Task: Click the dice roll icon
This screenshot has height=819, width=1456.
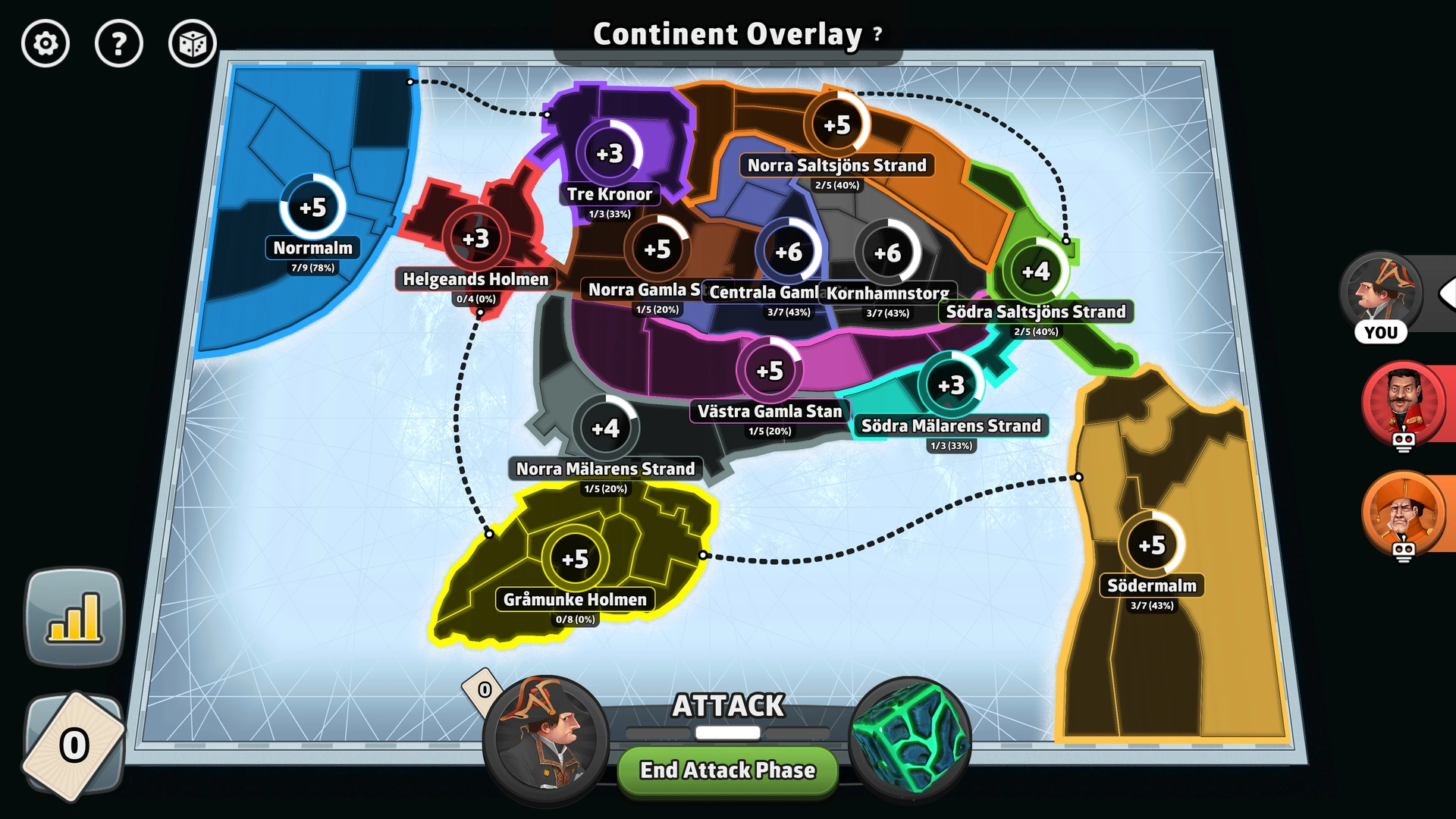Action: [192, 44]
